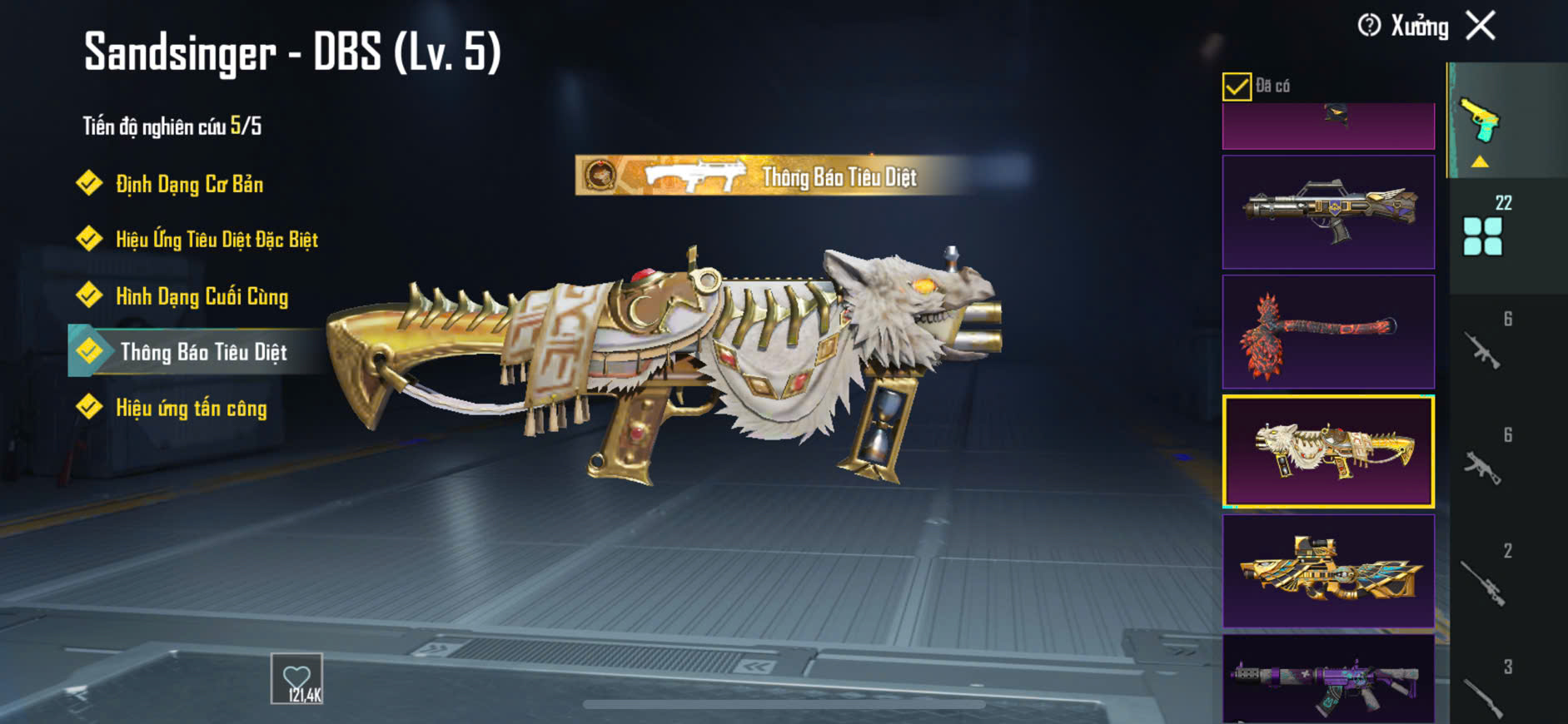Toggle the Đã có checkbox
Image resolution: width=1568 pixels, height=724 pixels.
[x=1237, y=87]
